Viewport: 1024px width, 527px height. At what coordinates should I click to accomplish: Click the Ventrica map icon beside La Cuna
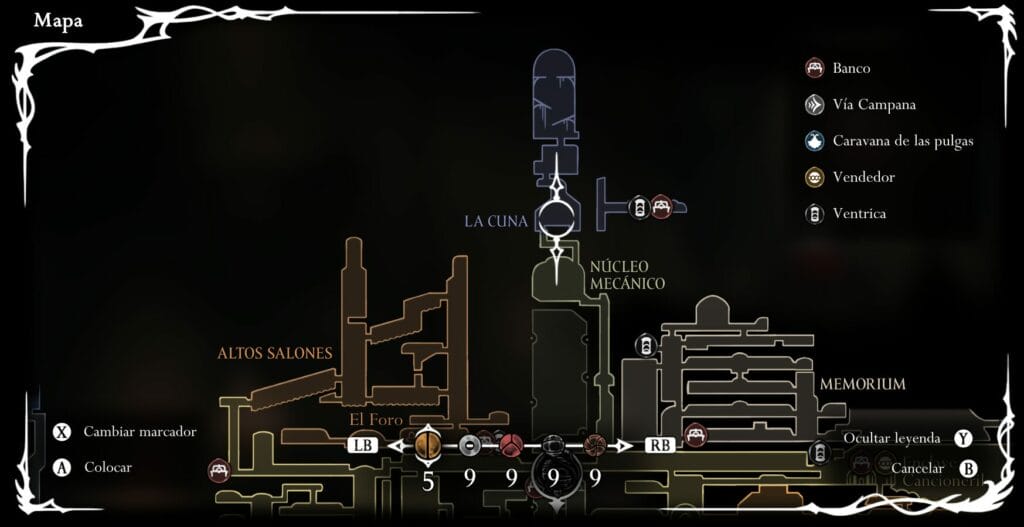(x=639, y=208)
